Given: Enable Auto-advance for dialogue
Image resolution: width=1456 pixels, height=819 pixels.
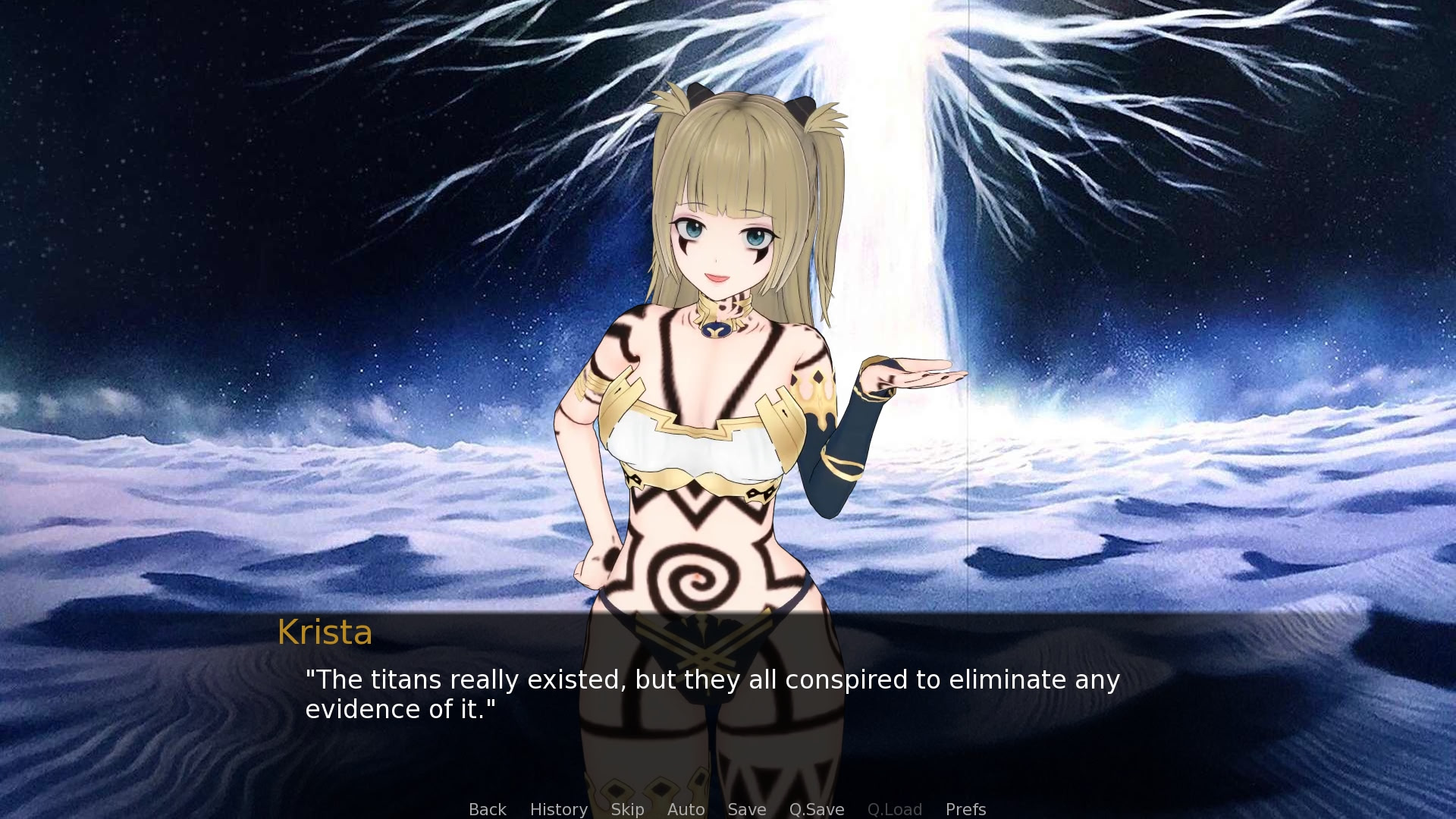Looking at the screenshot, I should pyautogui.click(x=686, y=809).
